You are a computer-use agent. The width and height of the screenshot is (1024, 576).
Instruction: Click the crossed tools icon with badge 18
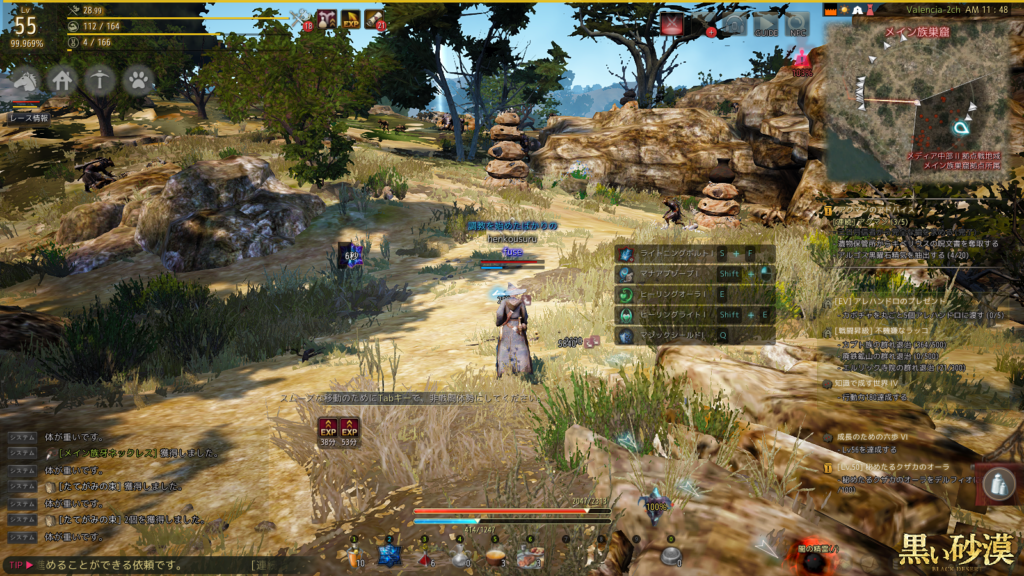(x=300, y=19)
